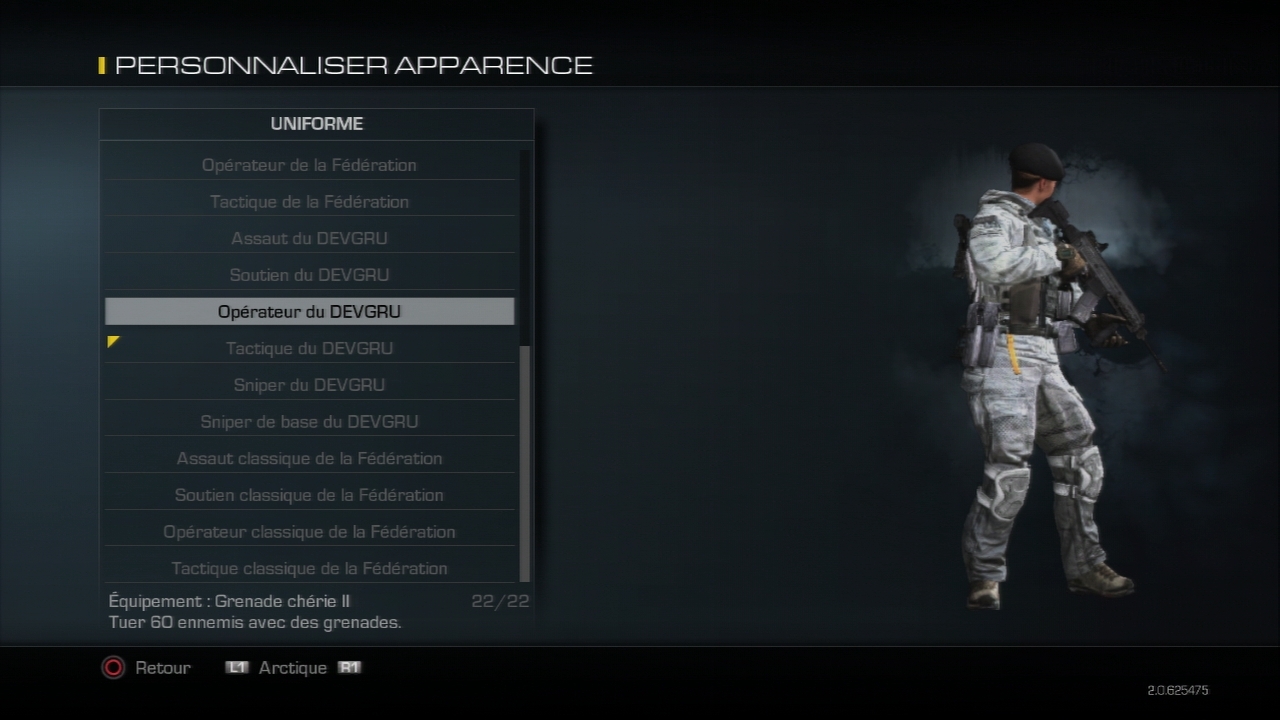Choose Soutien classique de la Fédération
This screenshot has height=720, width=1280.
(x=309, y=495)
